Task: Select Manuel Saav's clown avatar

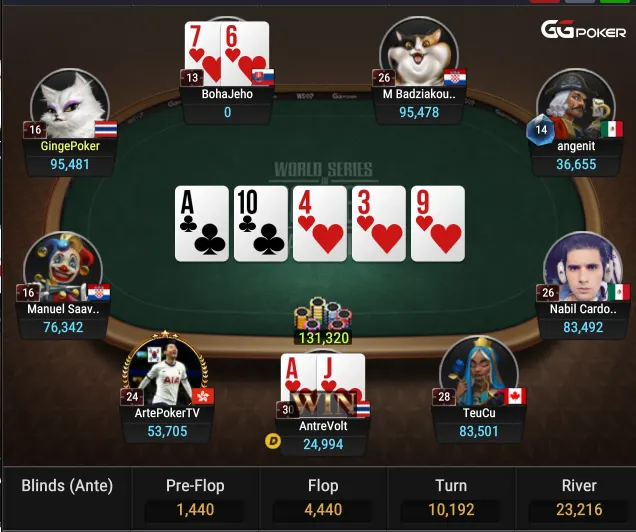Action: tap(62, 268)
